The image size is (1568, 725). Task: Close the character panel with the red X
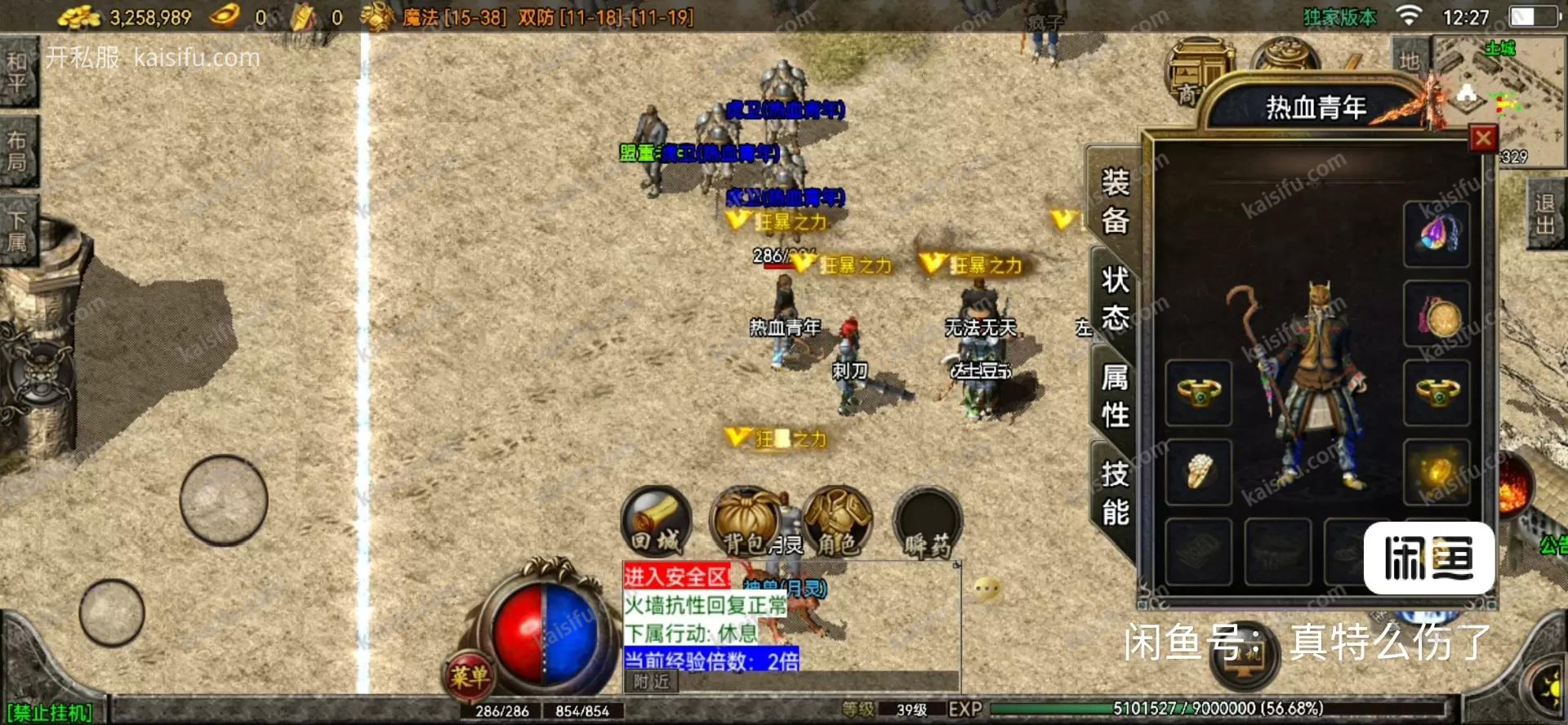(x=1483, y=138)
